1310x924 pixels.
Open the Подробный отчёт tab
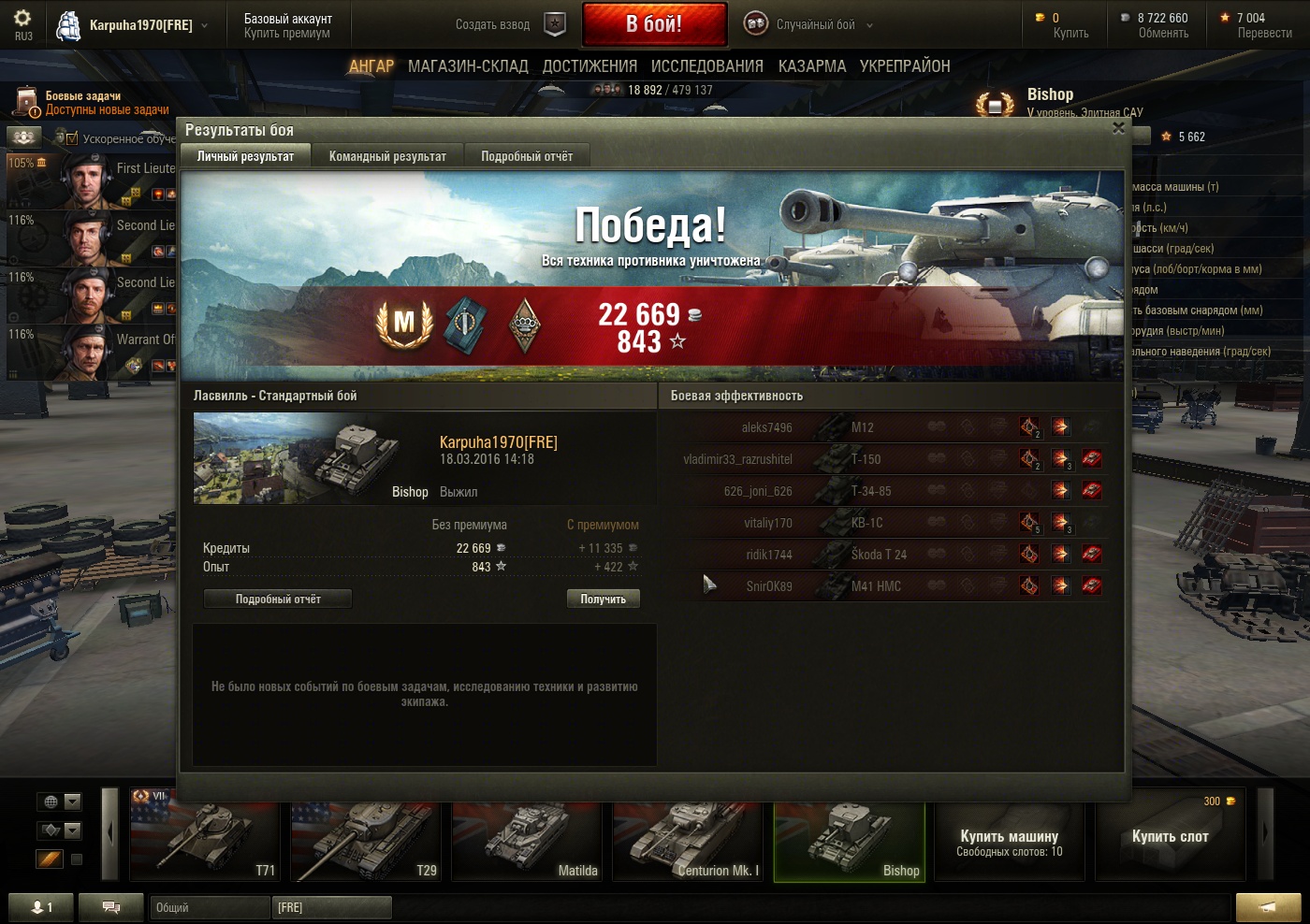click(527, 156)
